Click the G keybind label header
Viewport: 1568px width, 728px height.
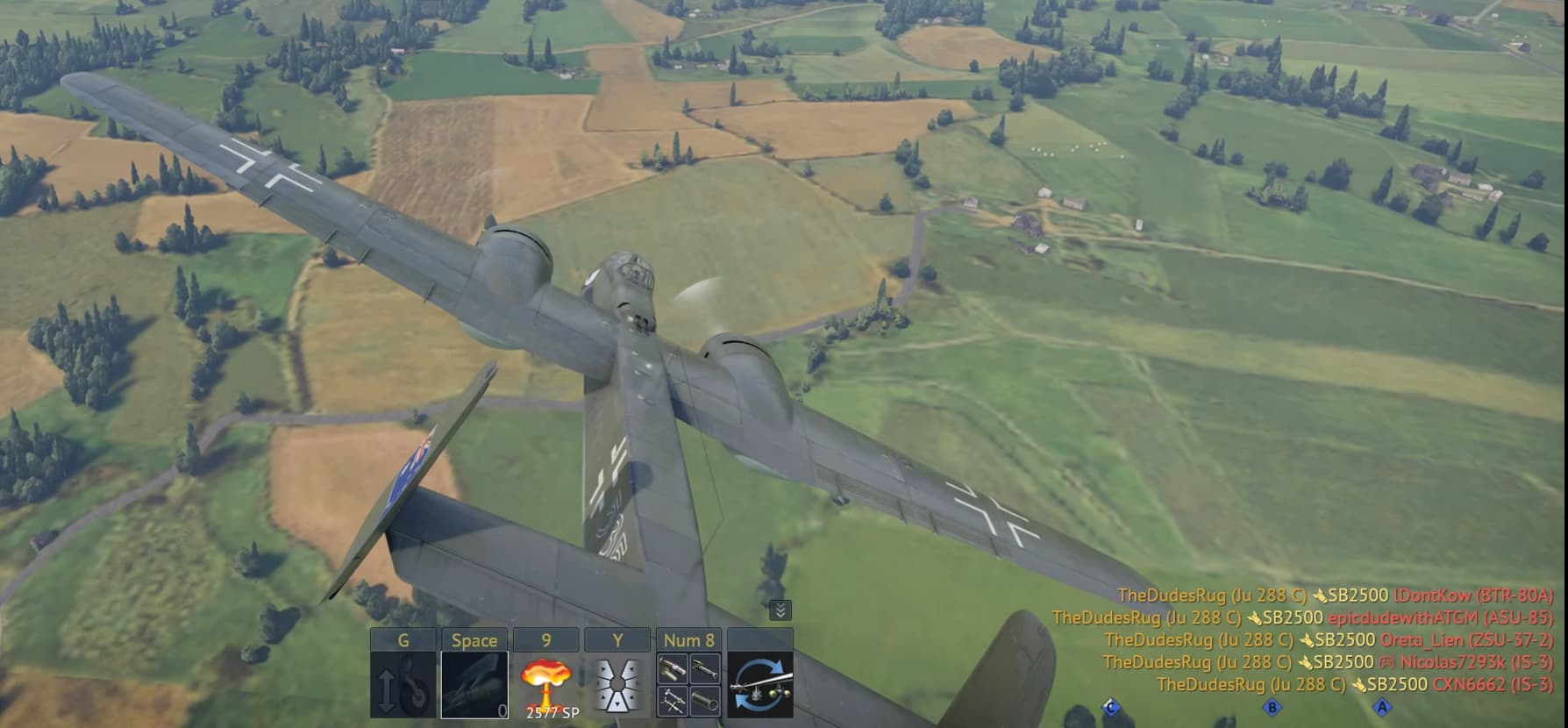pos(405,639)
